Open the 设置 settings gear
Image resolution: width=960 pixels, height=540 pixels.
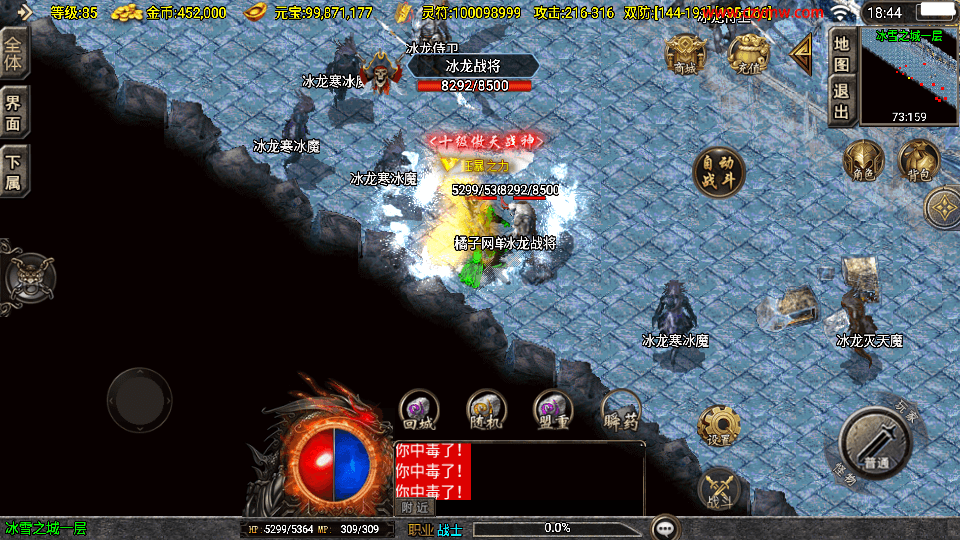718,427
